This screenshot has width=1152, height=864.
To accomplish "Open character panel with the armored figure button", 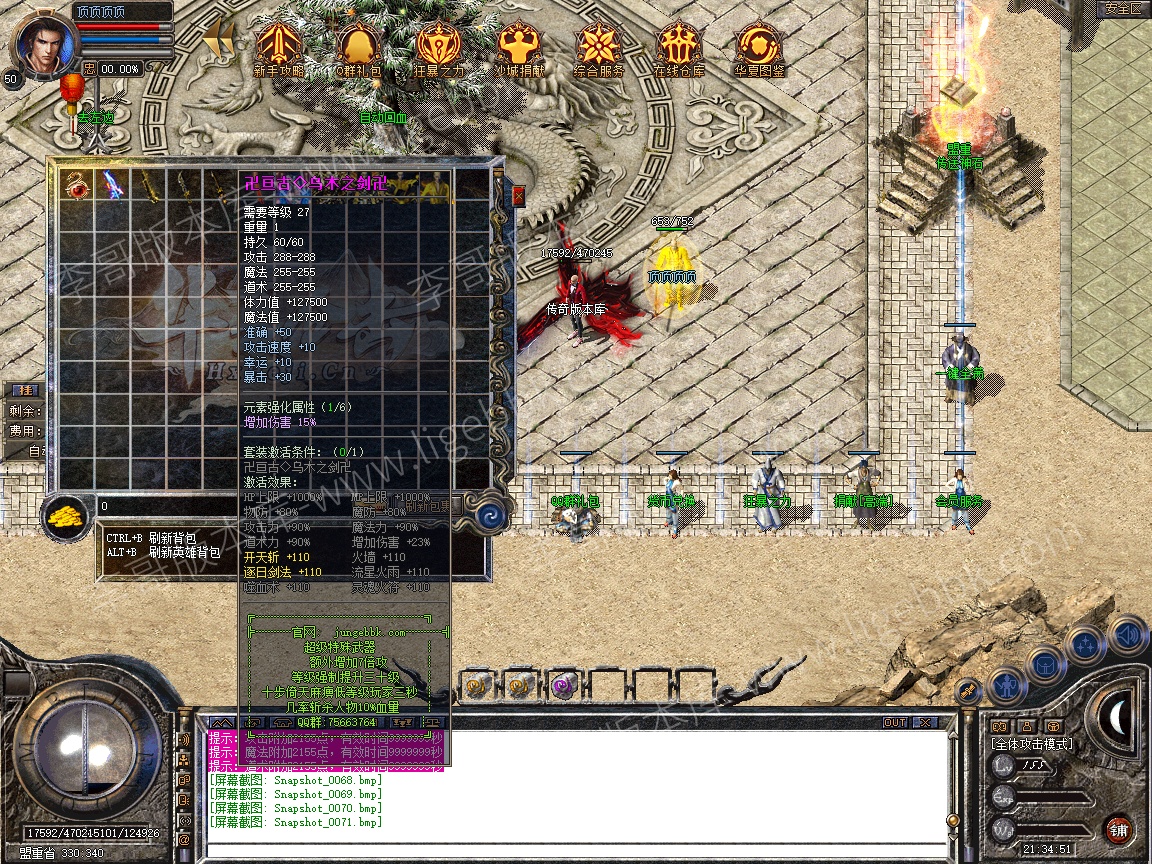I will (x=1004, y=686).
